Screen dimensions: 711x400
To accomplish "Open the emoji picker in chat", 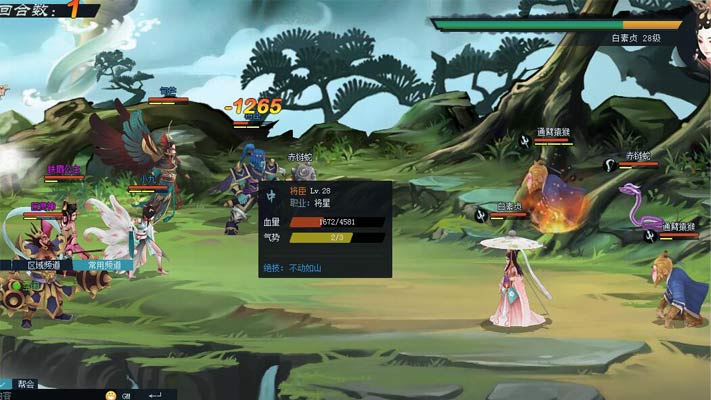I will [109, 395].
